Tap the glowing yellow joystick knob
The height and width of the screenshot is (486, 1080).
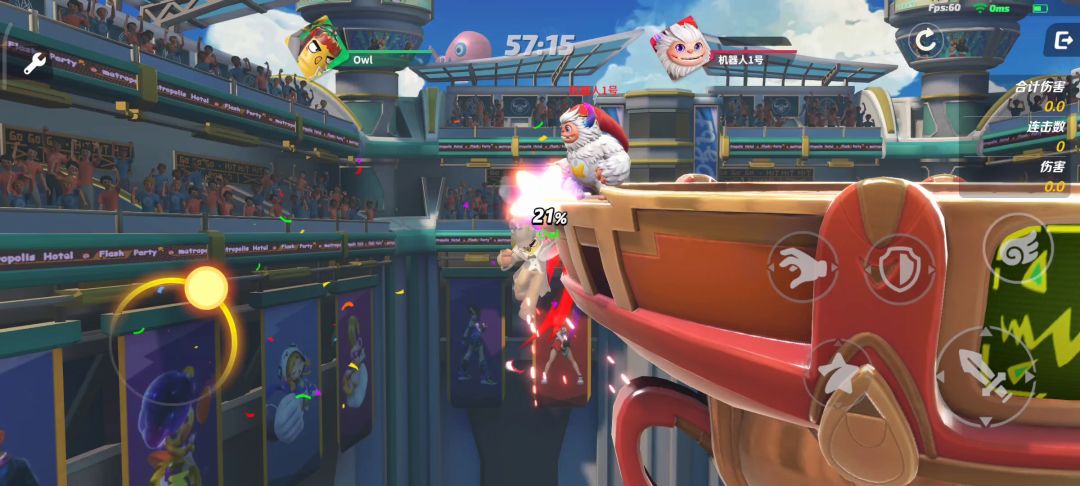pos(207,288)
